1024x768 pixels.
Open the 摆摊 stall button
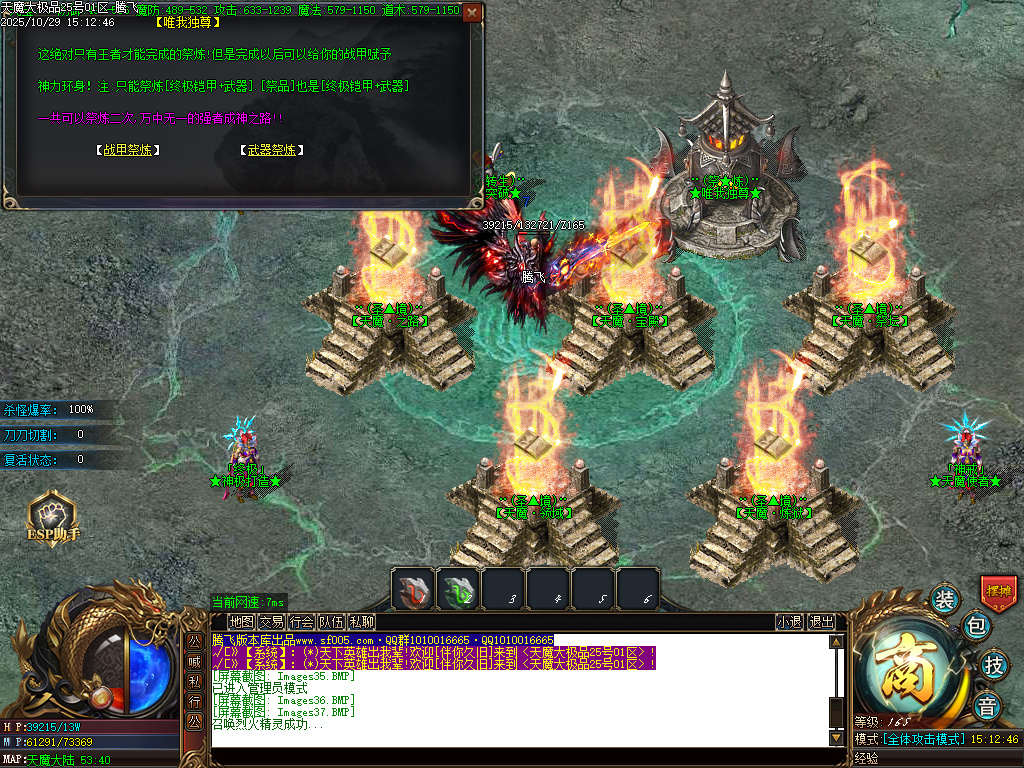click(x=998, y=591)
